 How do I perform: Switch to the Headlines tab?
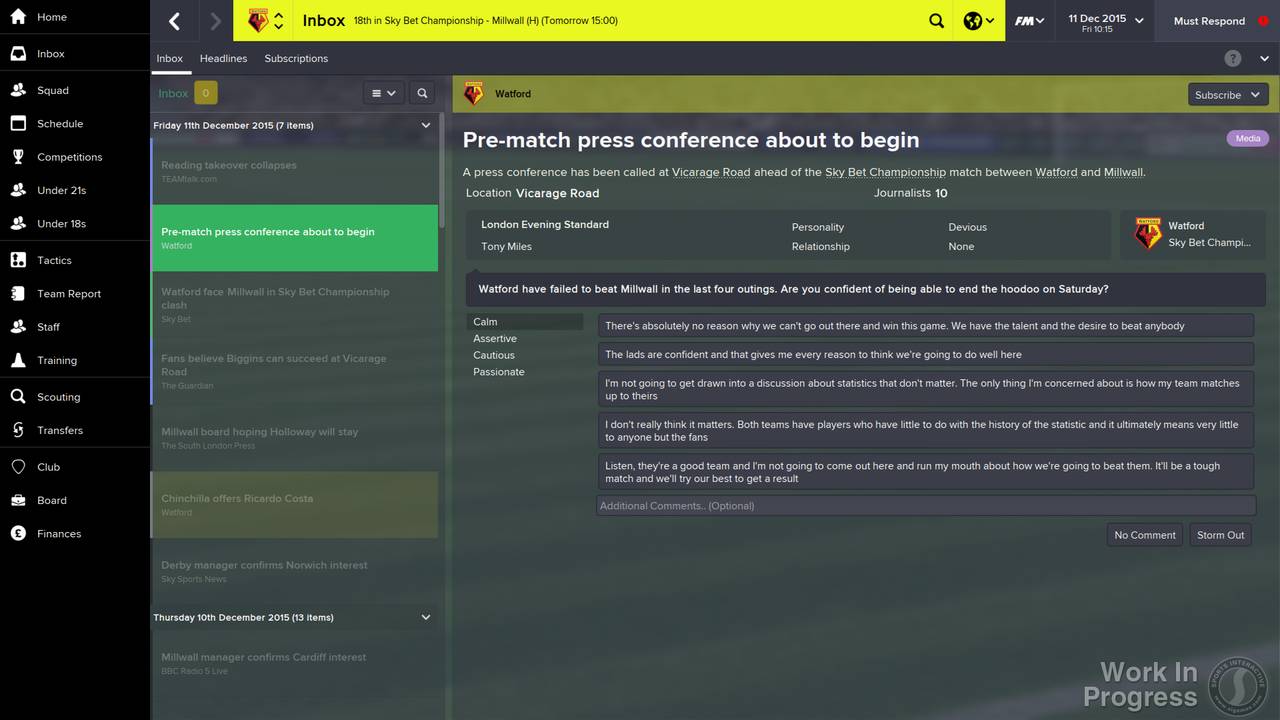click(x=223, y=58)
